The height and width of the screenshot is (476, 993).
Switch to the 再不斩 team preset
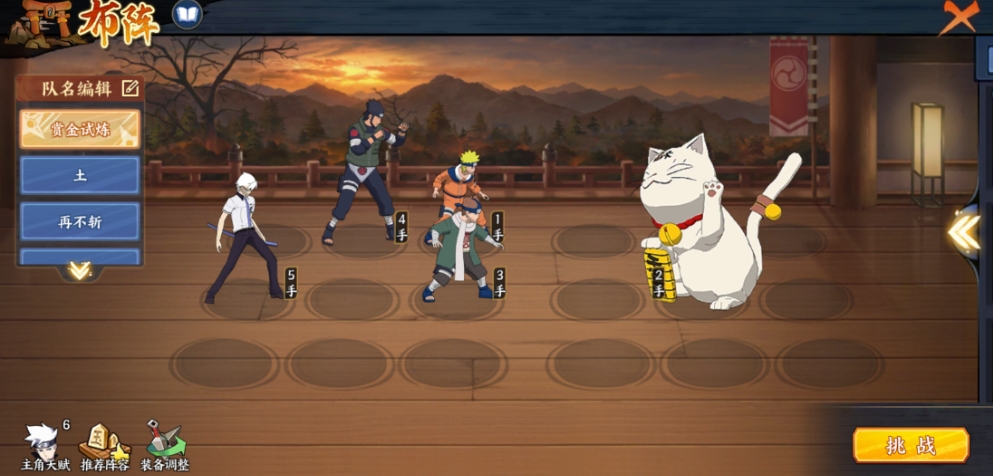(x=80, y=221)
